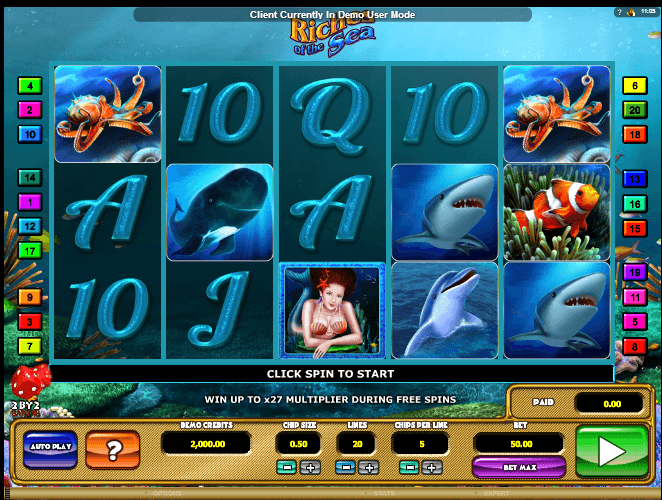This screenshot has width=662, height=500.
Task: Raise the chips per line
Action: click(x=432, y=468)
